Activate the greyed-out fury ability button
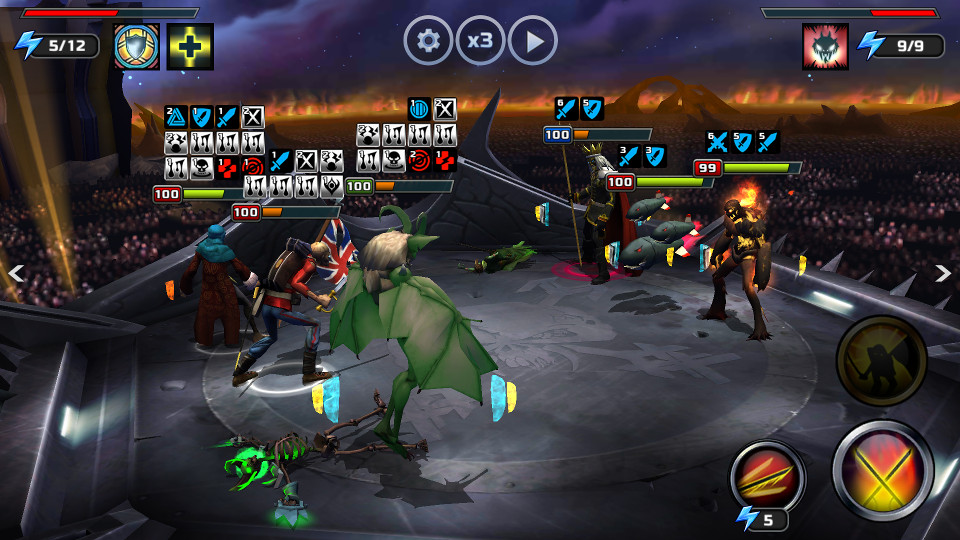 881,360
